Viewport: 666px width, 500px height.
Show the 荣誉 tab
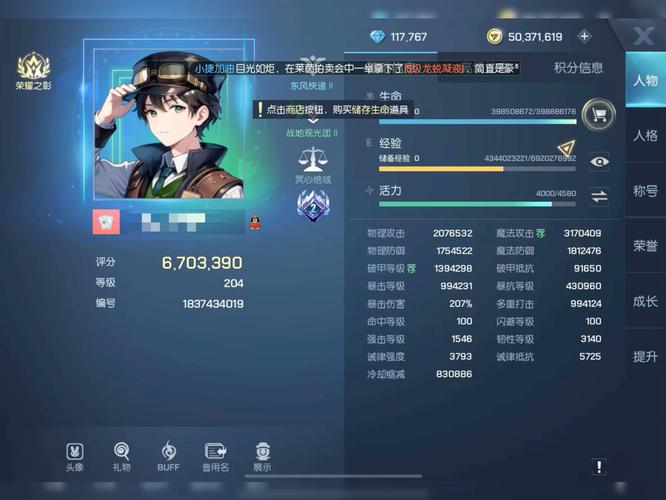(645, 246)
